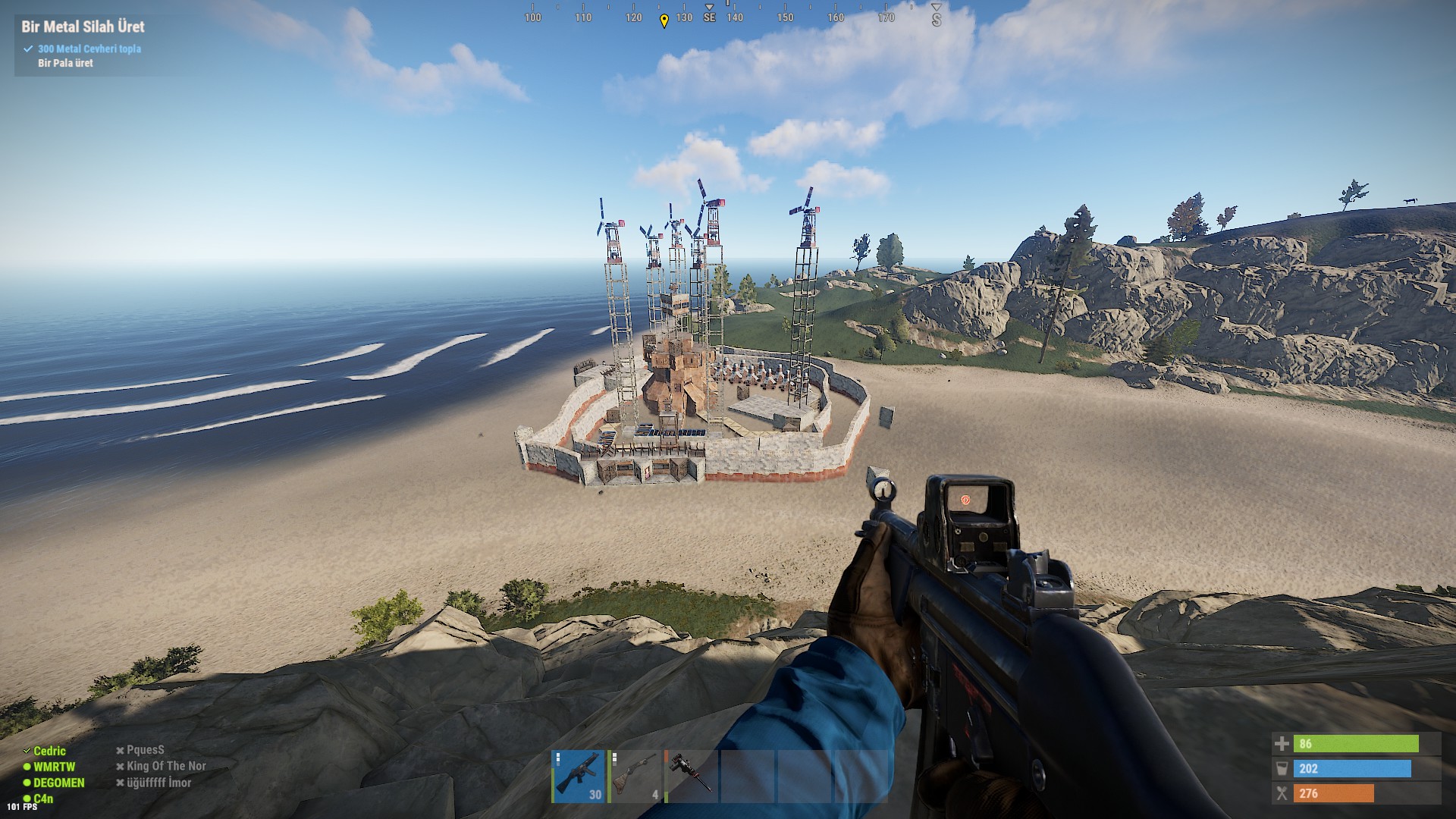Click the yellow map marker on compass

[664, 20]
